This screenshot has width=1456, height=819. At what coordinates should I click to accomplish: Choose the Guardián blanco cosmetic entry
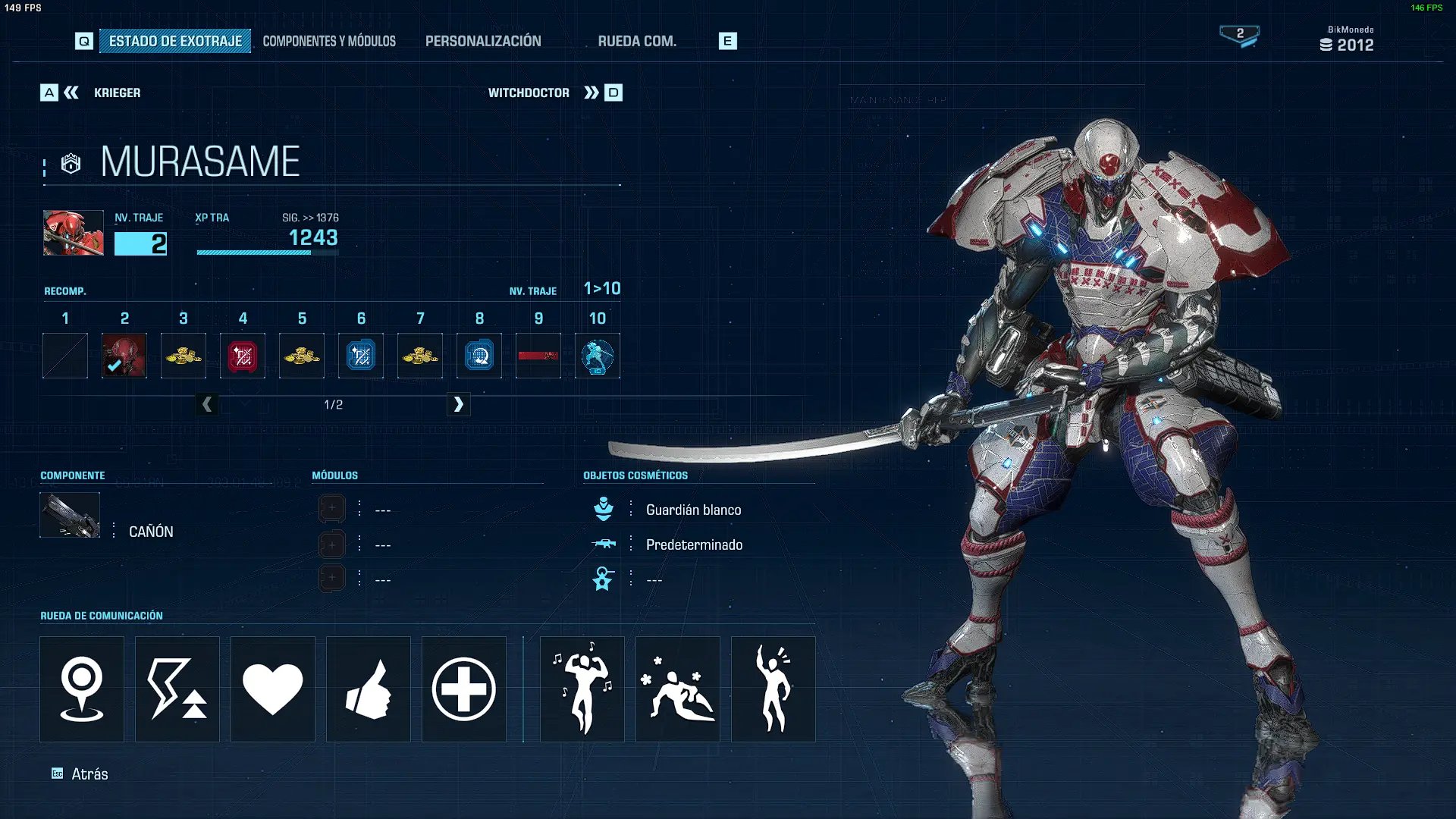[693, 510]
